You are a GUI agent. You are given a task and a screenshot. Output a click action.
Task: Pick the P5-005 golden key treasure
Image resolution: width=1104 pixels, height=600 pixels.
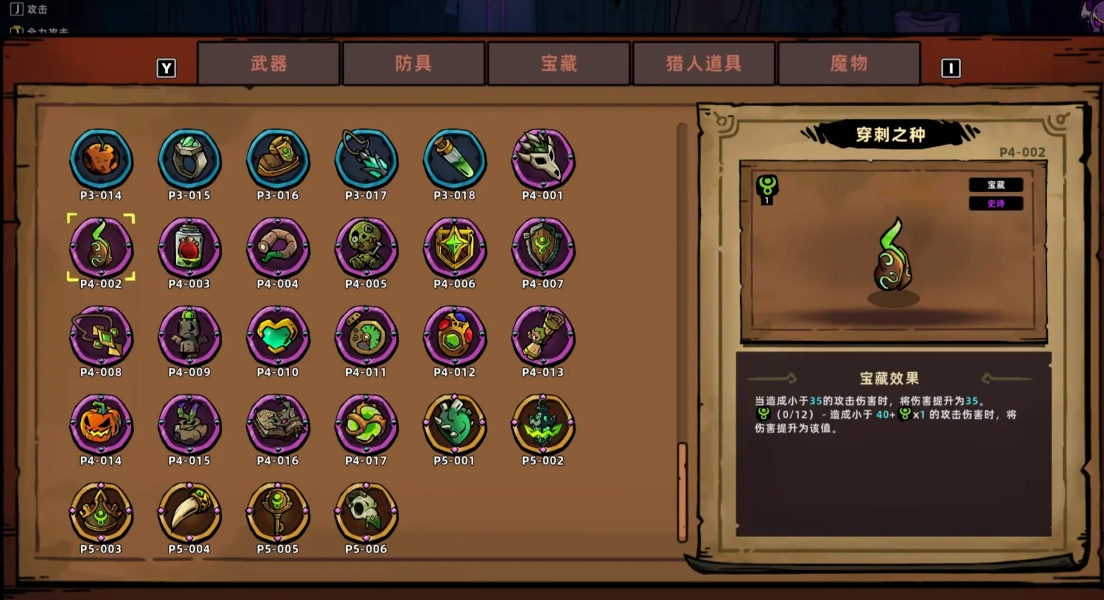278,512
